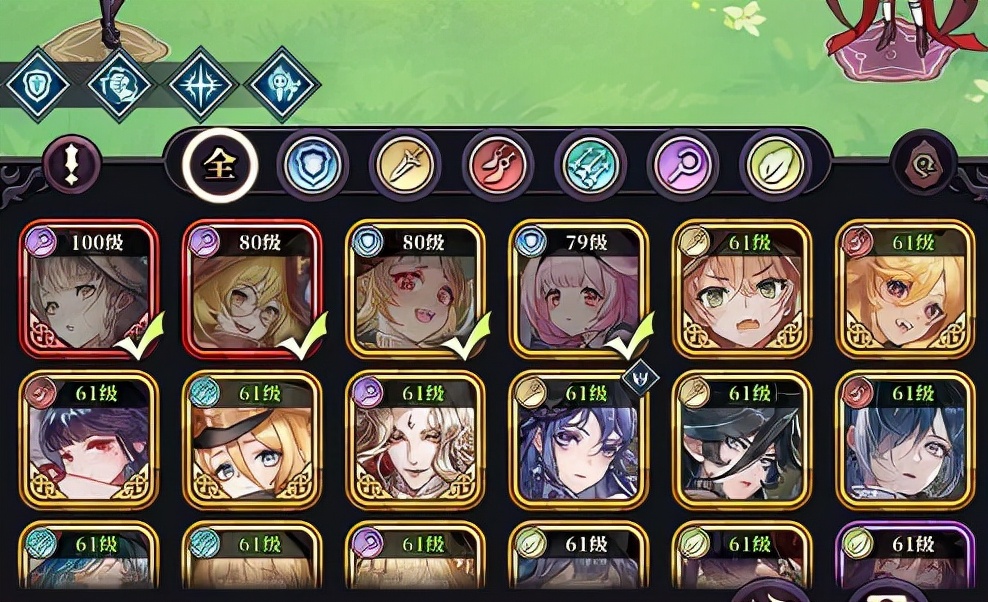The height and width of the screenshot is (602, 988).
Task: Filter heroes by green leaf class
Action: coord(775,166)
